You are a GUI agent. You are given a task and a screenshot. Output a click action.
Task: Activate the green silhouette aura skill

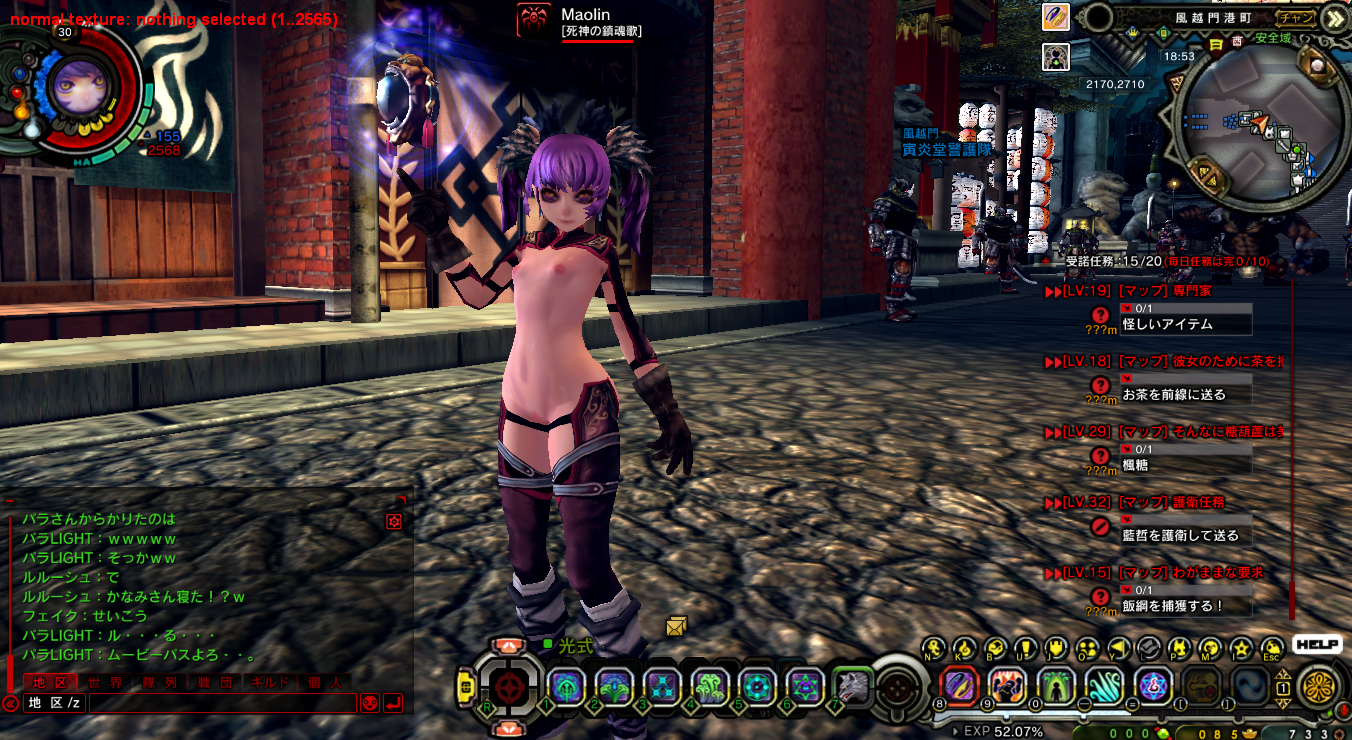[1056, 686]
